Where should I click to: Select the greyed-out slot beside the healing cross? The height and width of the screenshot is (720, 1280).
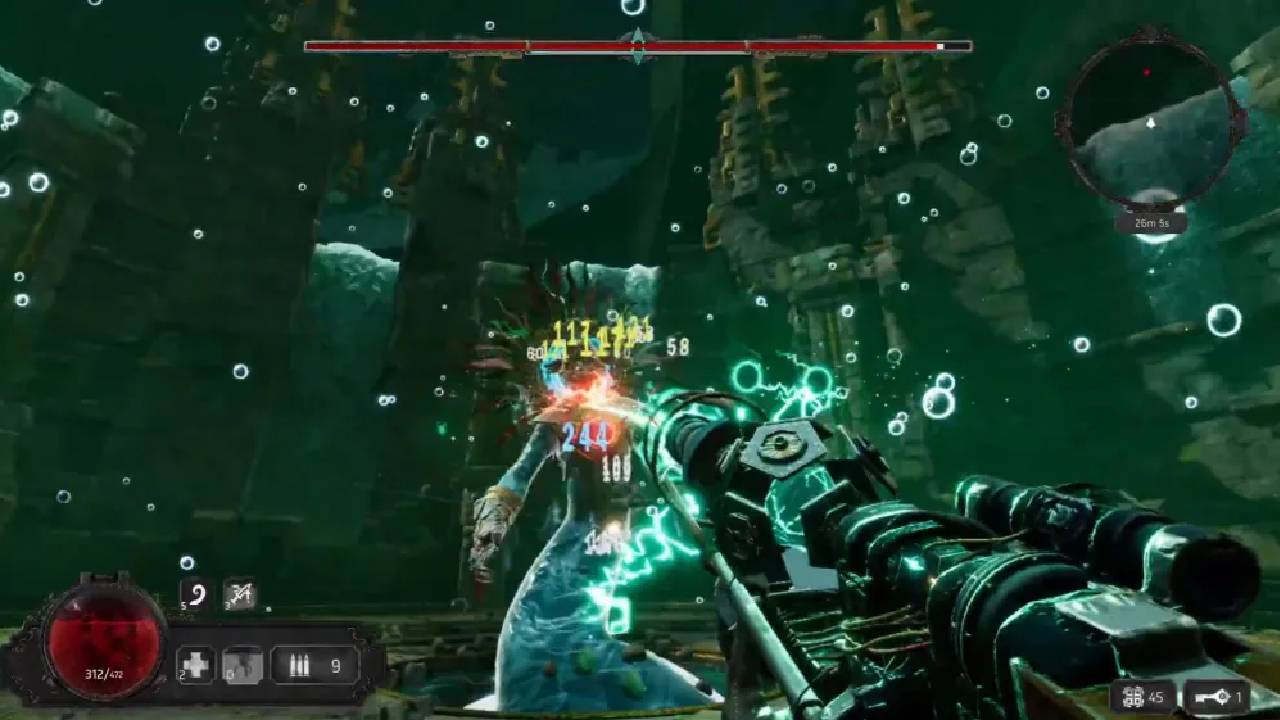tap(242, 664)
